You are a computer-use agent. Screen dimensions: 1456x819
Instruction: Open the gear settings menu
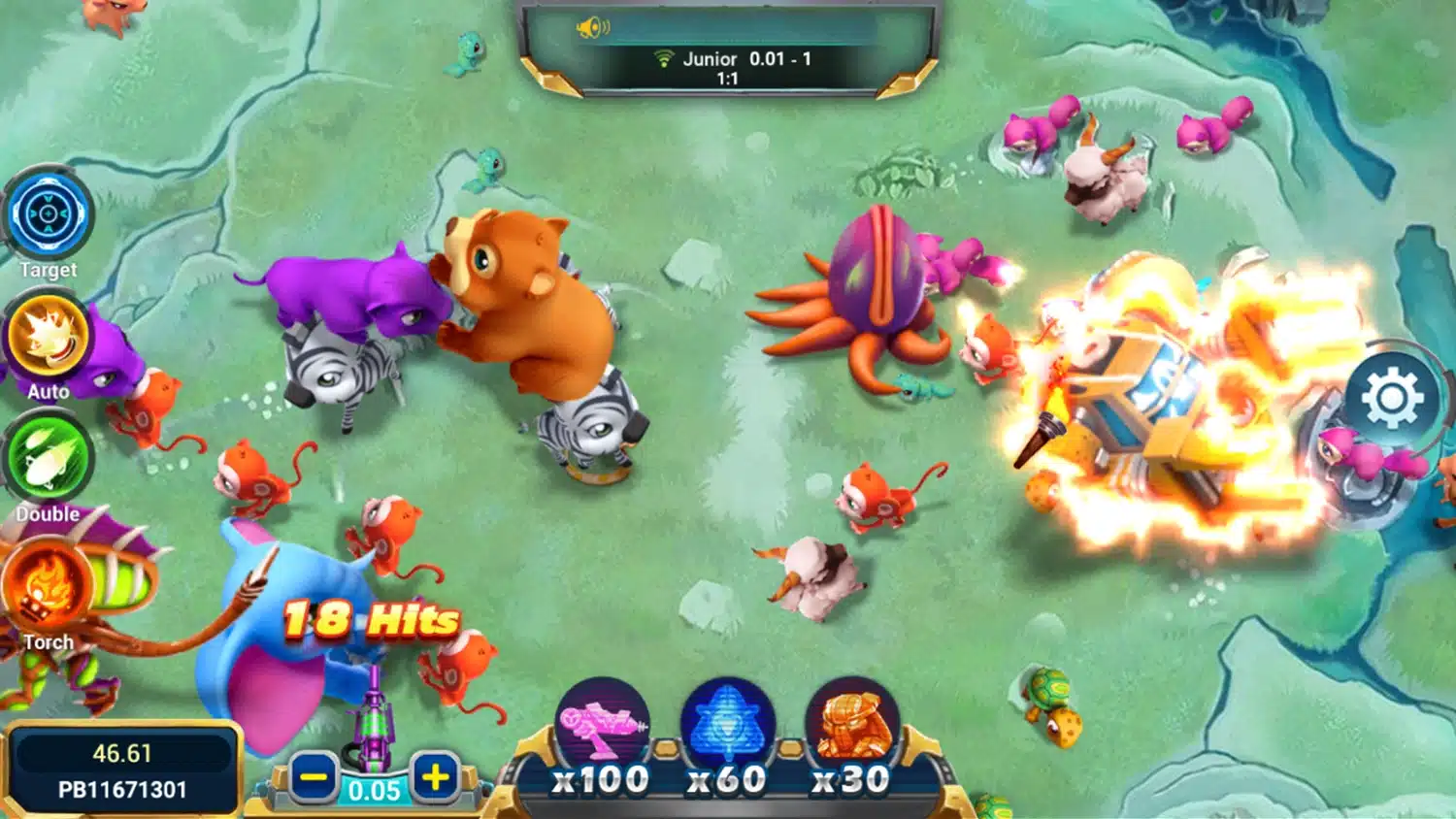pyautogui.click(x=1391, y=398)
